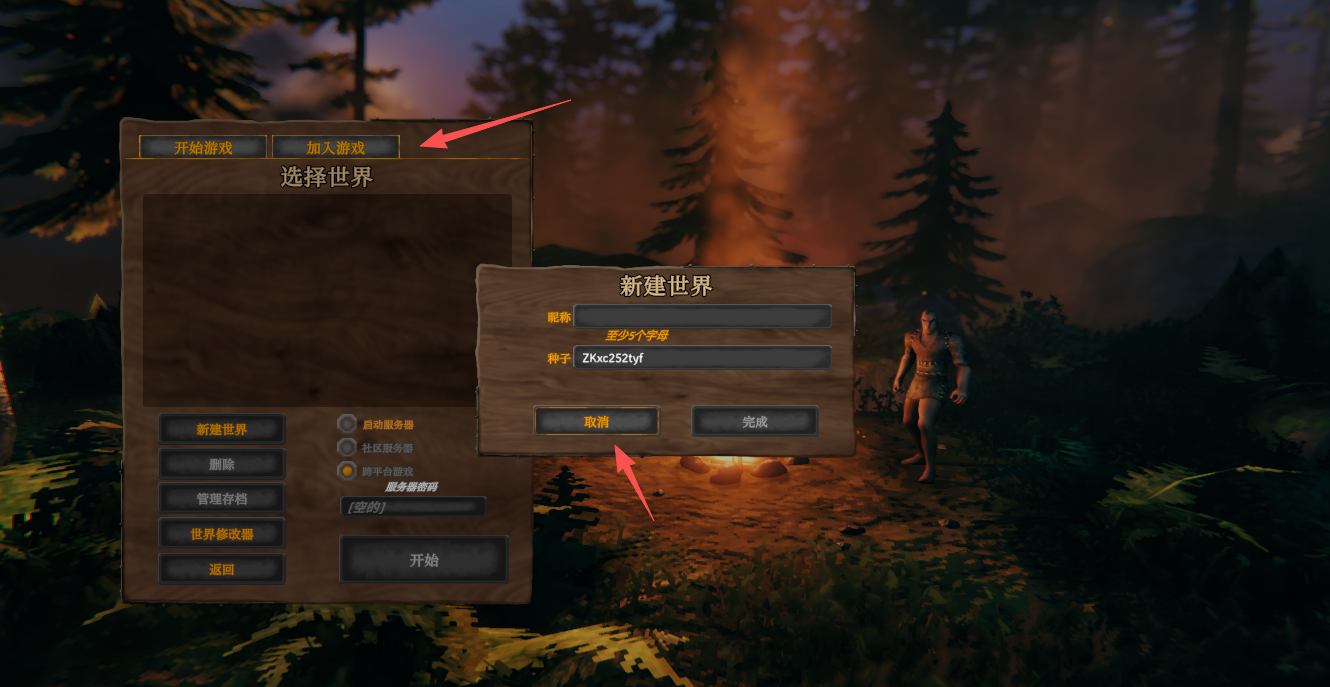Confirm the new world with 完成
Image resolution: width=1330 pixels, height=687 pixels.
755,422
